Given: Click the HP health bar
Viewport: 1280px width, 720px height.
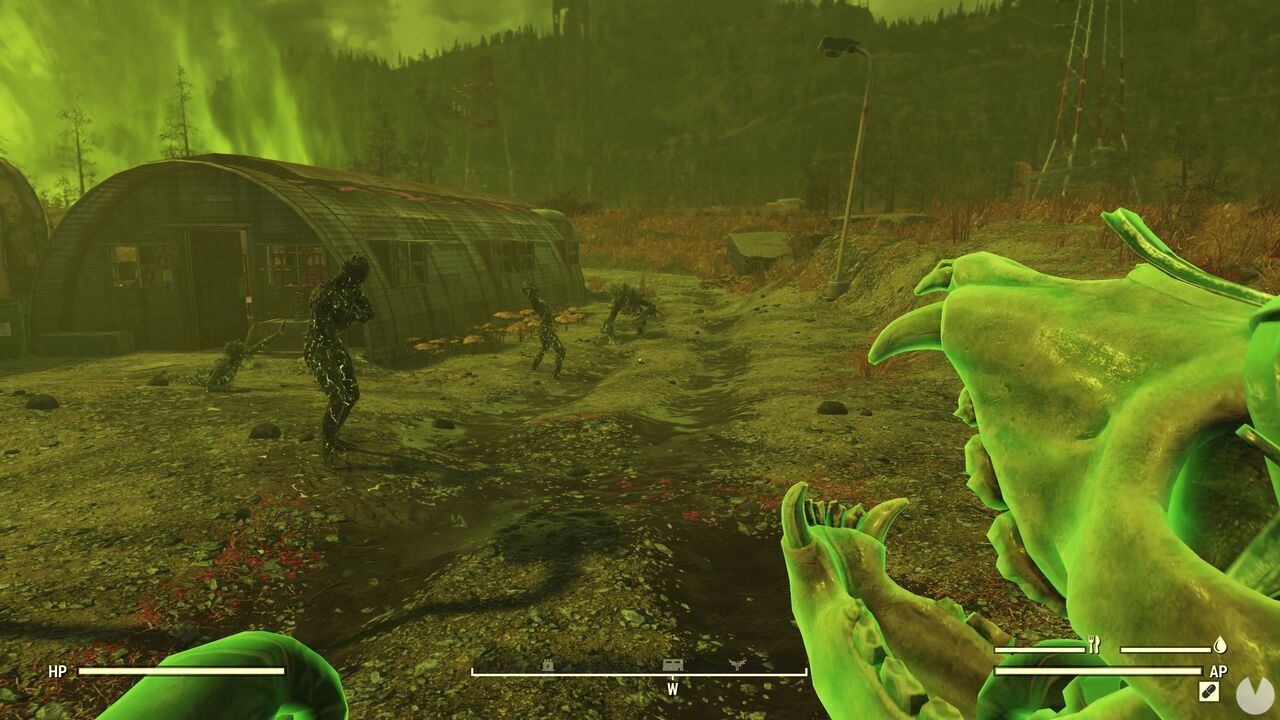Looking at the screenshot, I should (180, 670).
